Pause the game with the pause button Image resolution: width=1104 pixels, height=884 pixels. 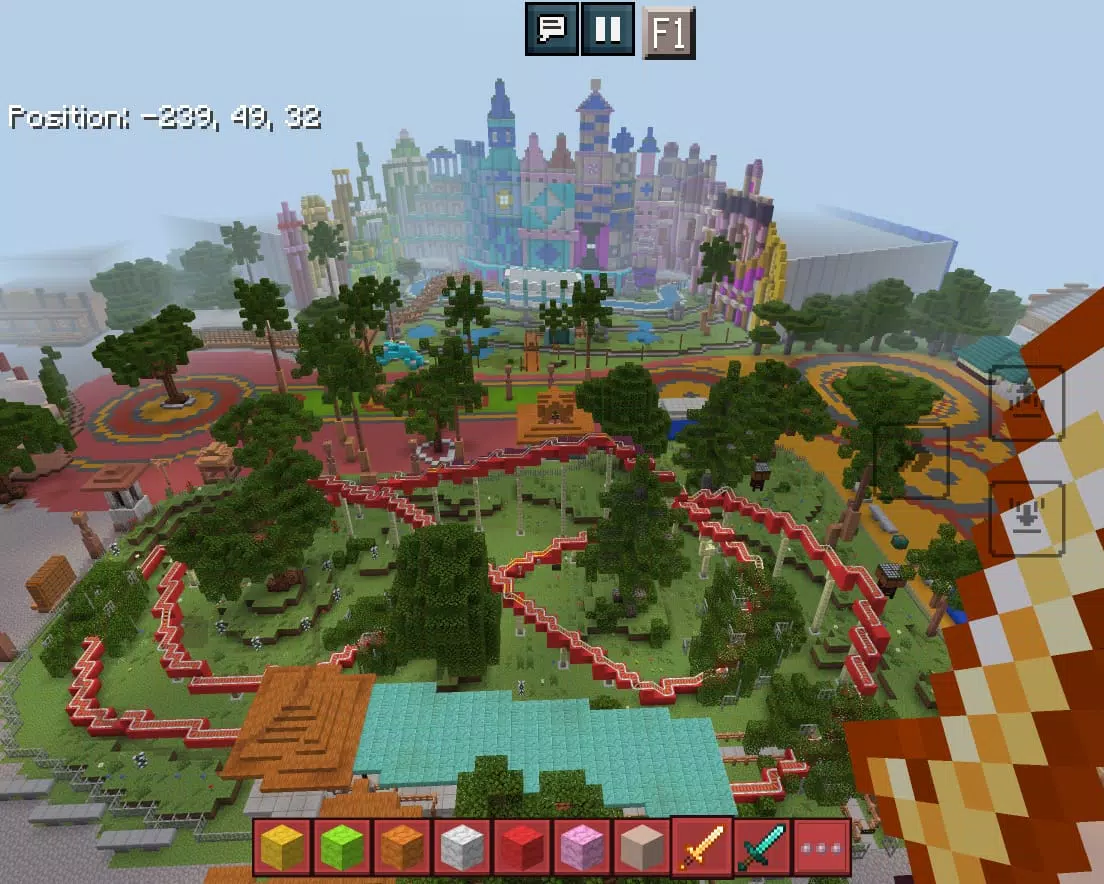coord(607,29)
